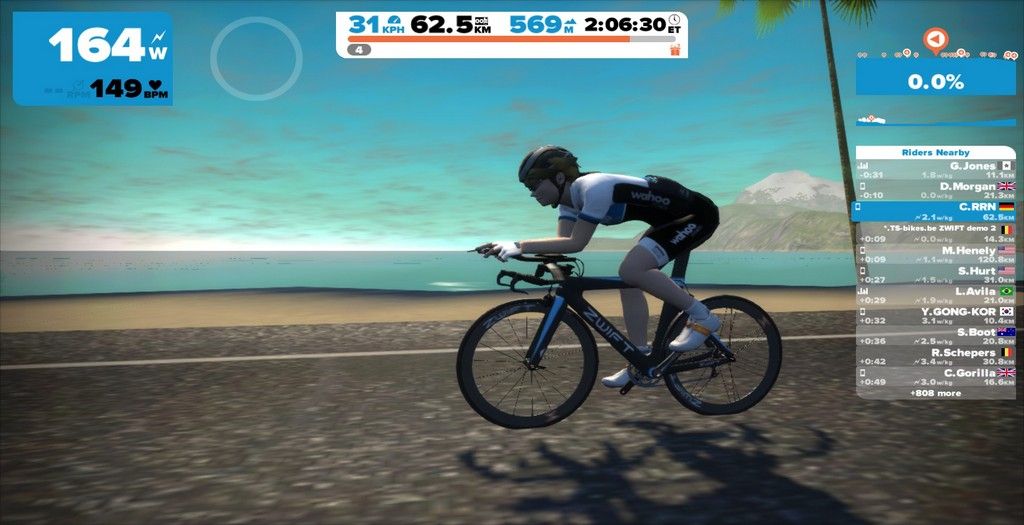Click the elapsed time clock icon
The image size is (1024, 525).
(x=674, y=19)
